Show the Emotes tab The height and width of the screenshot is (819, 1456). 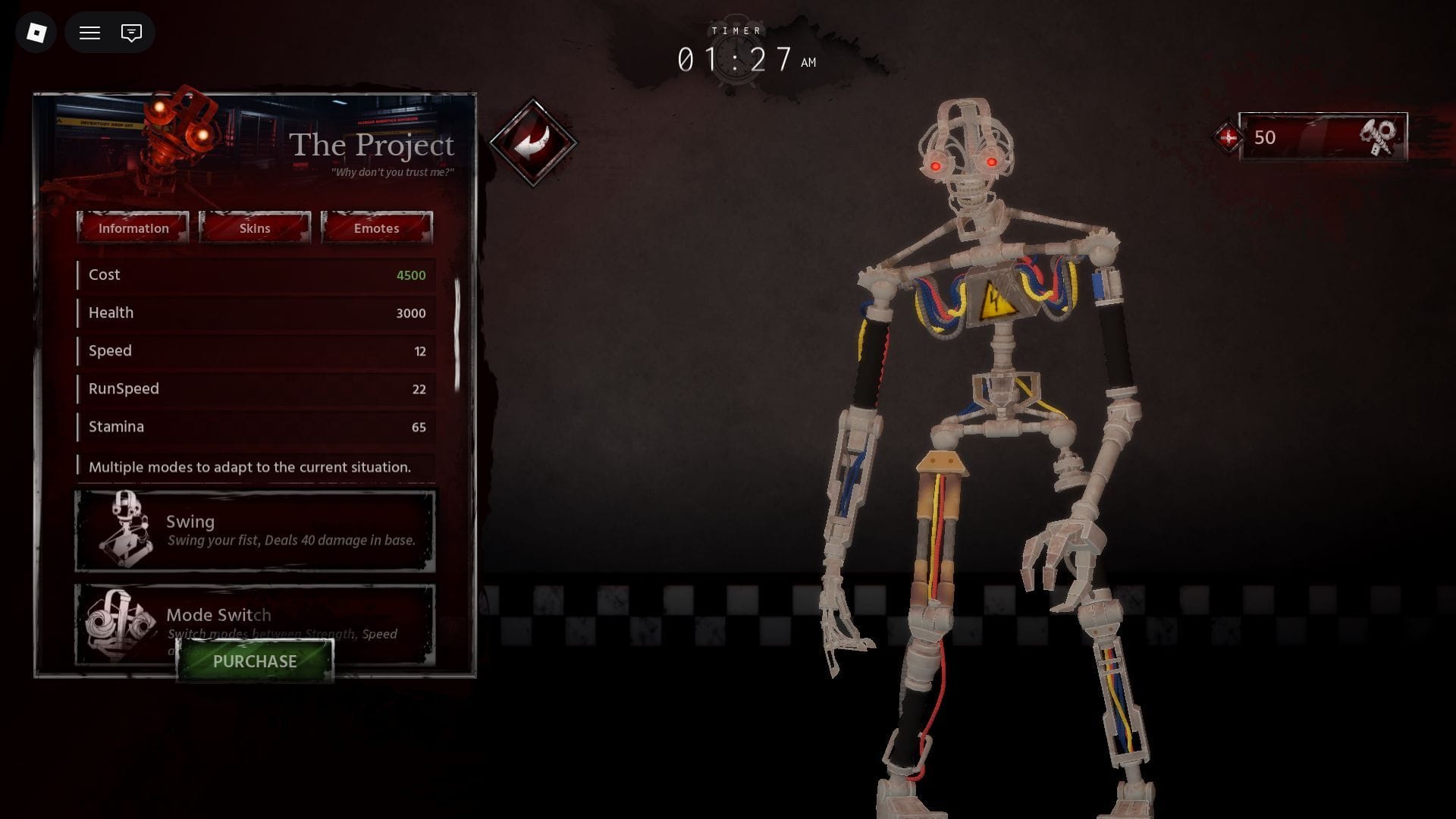(x=376, y=228)
